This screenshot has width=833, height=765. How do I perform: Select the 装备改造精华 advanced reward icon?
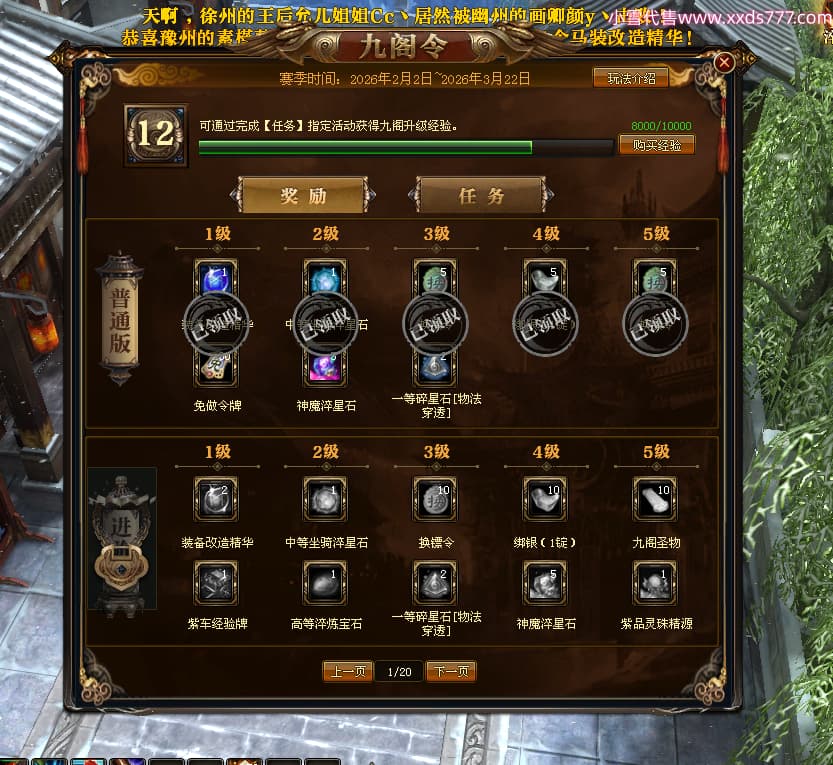click(215, 499)
